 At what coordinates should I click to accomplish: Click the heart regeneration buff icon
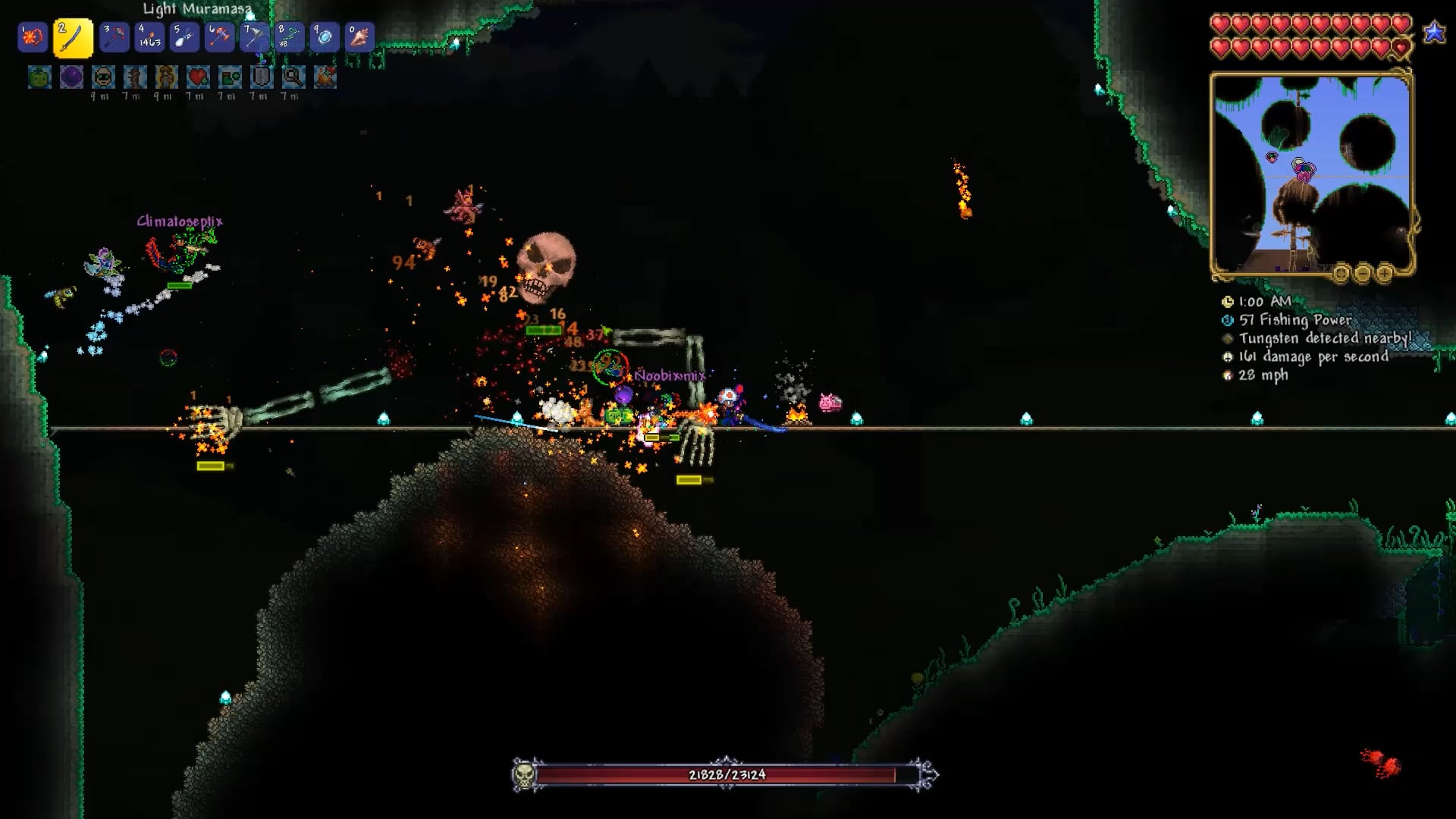click(198, 77)
